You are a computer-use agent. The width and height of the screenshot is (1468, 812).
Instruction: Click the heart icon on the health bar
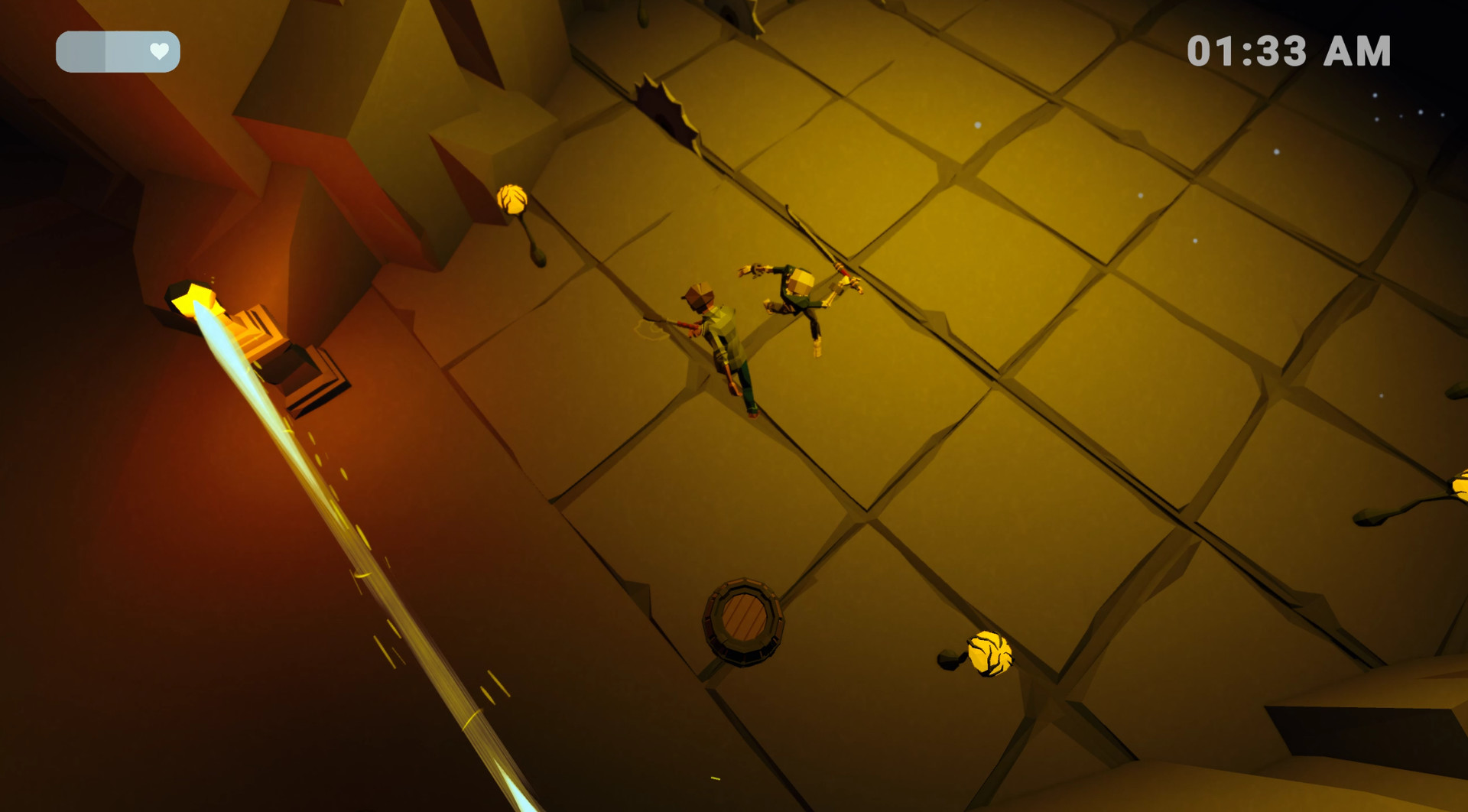158,51
